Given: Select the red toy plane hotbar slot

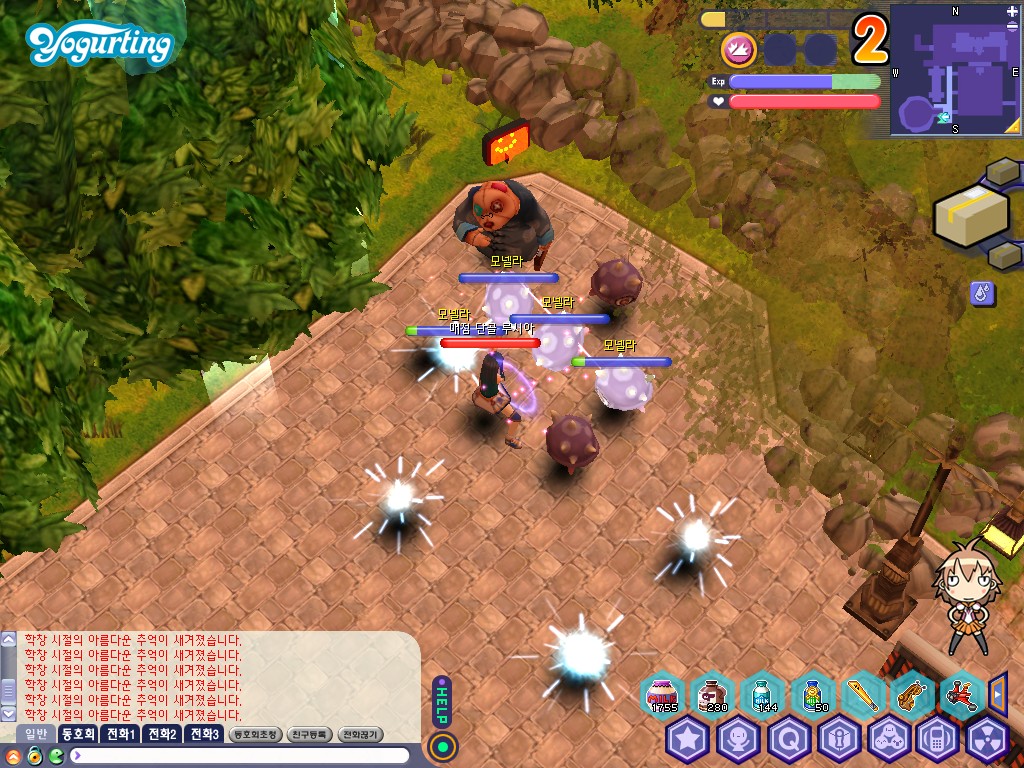Looking at the screenshot, I should (x=961, y=693).
